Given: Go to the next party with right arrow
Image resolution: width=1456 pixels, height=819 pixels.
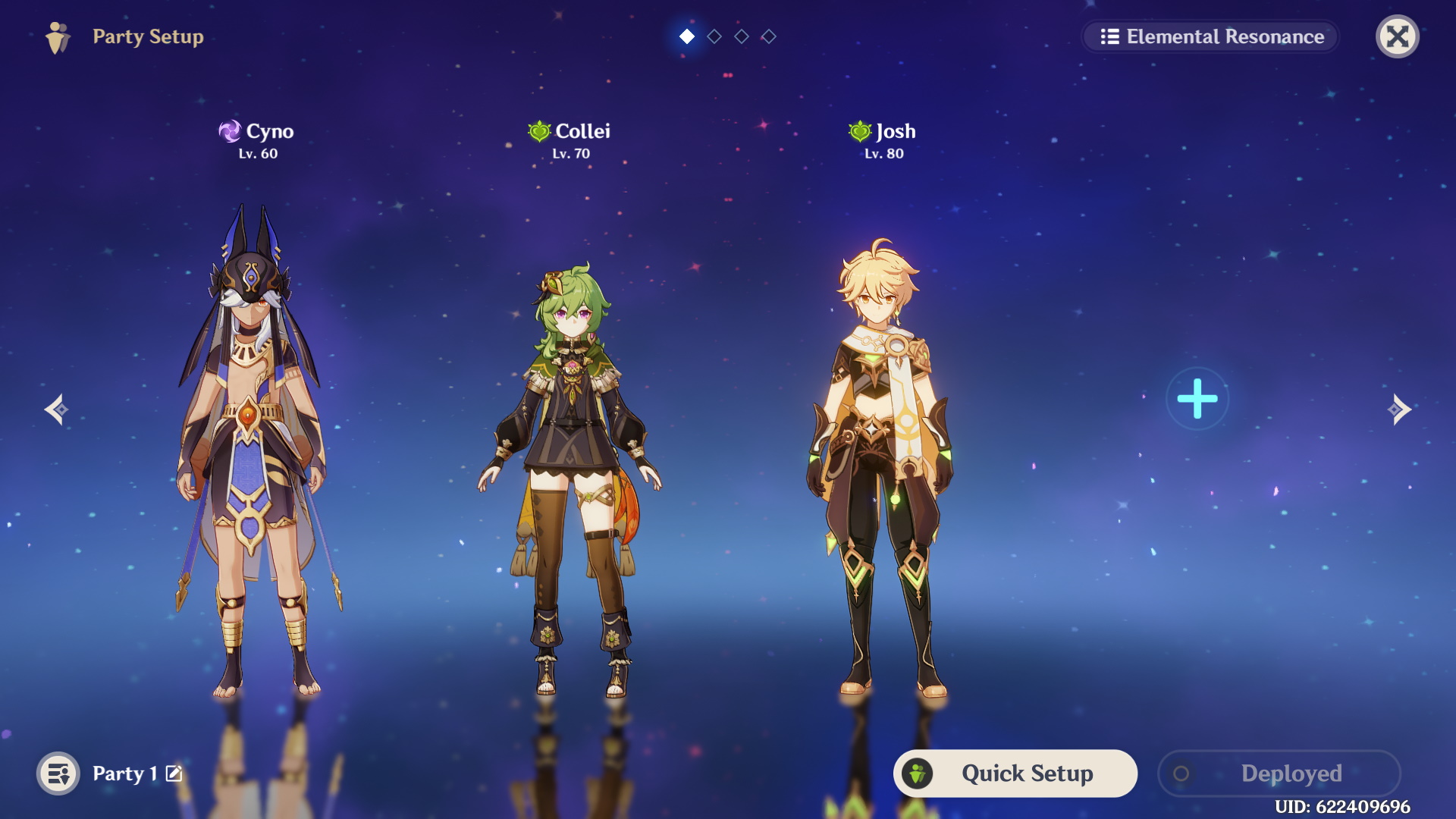Looking at the screenshot, I should (x=1398, y=409).
